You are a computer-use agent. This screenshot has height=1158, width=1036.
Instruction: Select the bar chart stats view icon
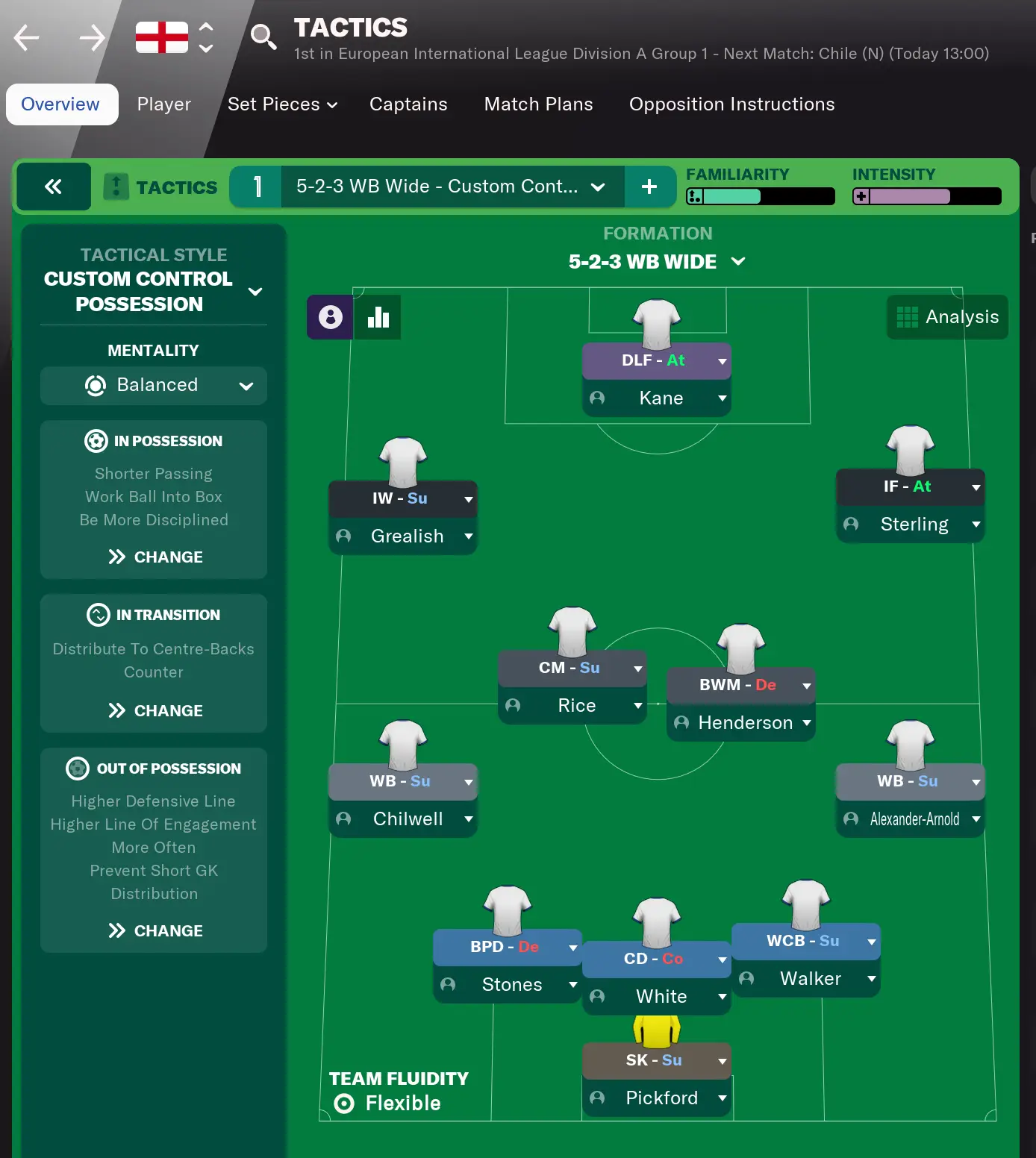coord(378,316)
